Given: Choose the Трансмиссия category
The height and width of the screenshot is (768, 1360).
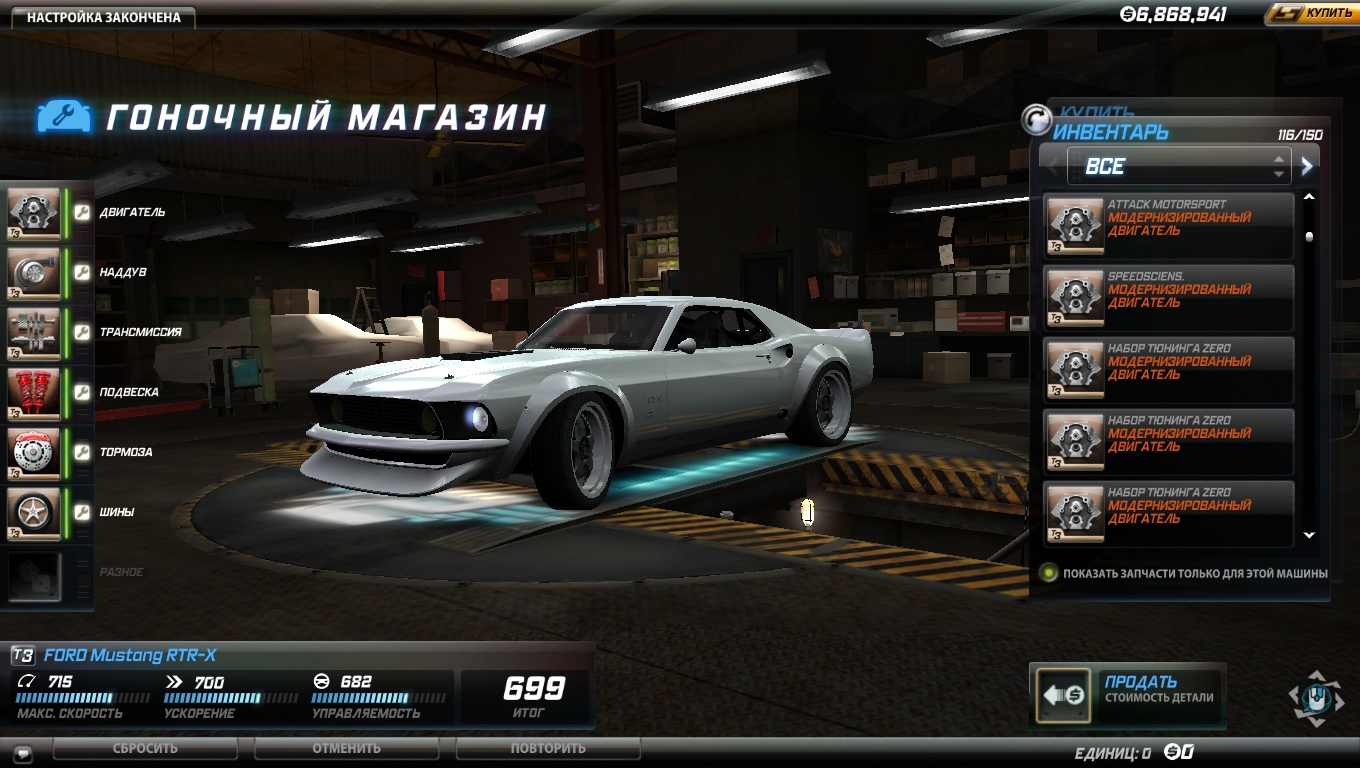Looking at the screenshot, I should pyautogui.click(x=36, y=332).
